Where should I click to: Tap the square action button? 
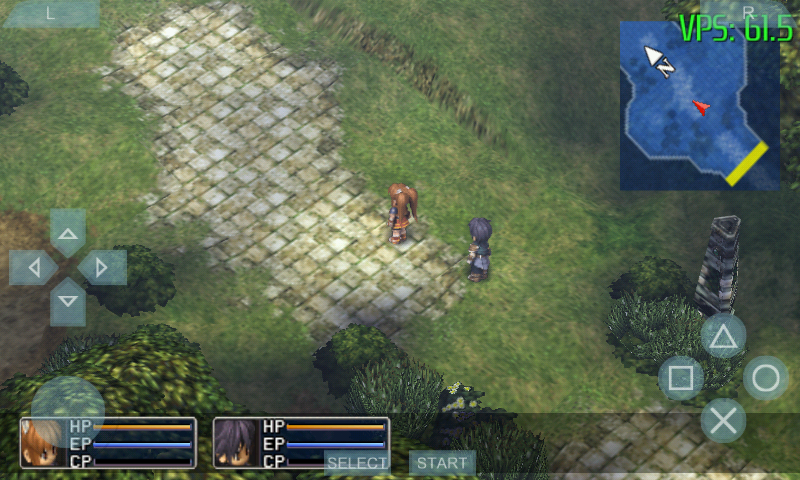click(681, 378)
